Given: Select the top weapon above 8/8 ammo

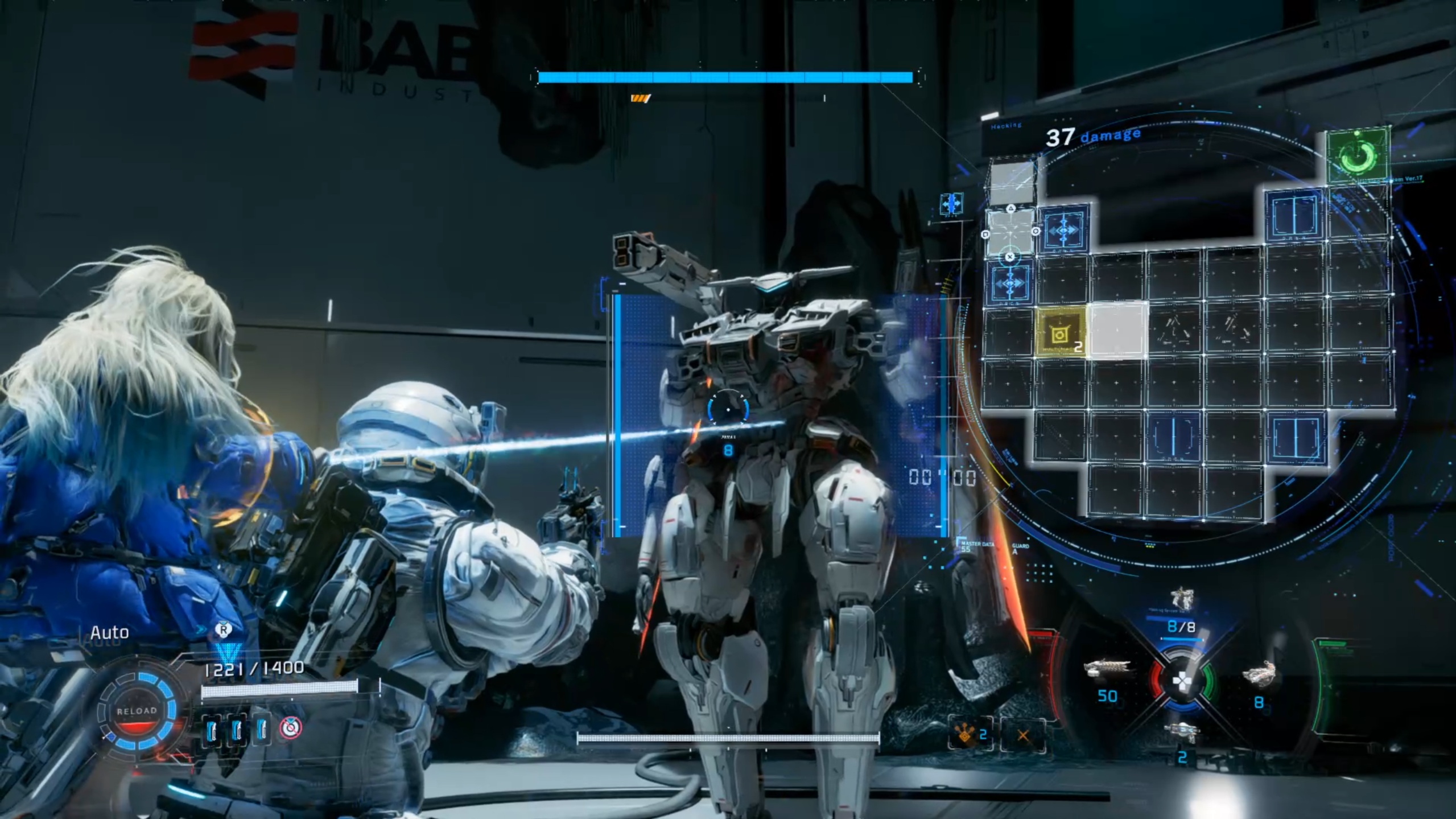Looking at the screenshot, I should [1181, 599].
